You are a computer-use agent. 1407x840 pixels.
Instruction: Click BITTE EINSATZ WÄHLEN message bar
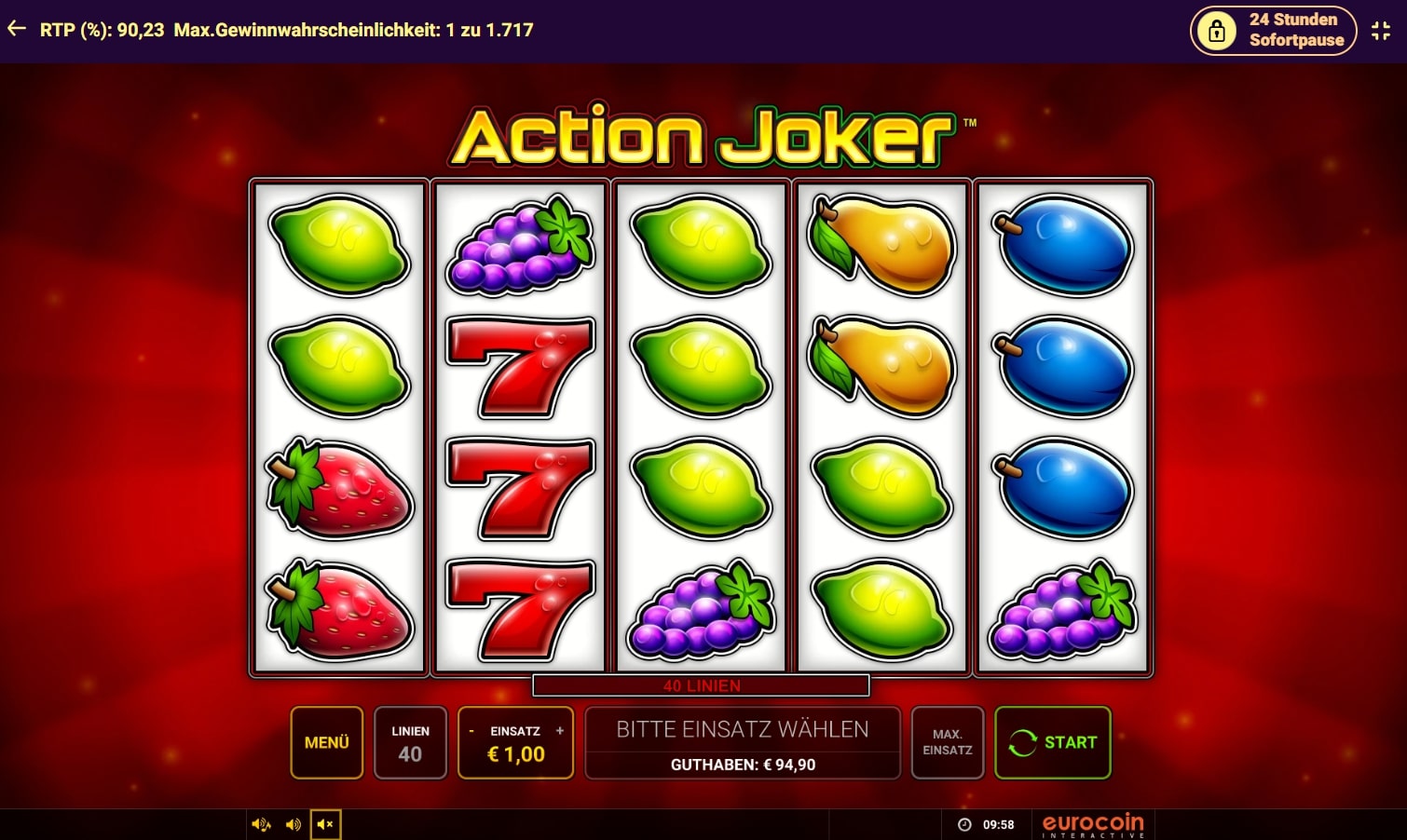click(x=741, y=729)
